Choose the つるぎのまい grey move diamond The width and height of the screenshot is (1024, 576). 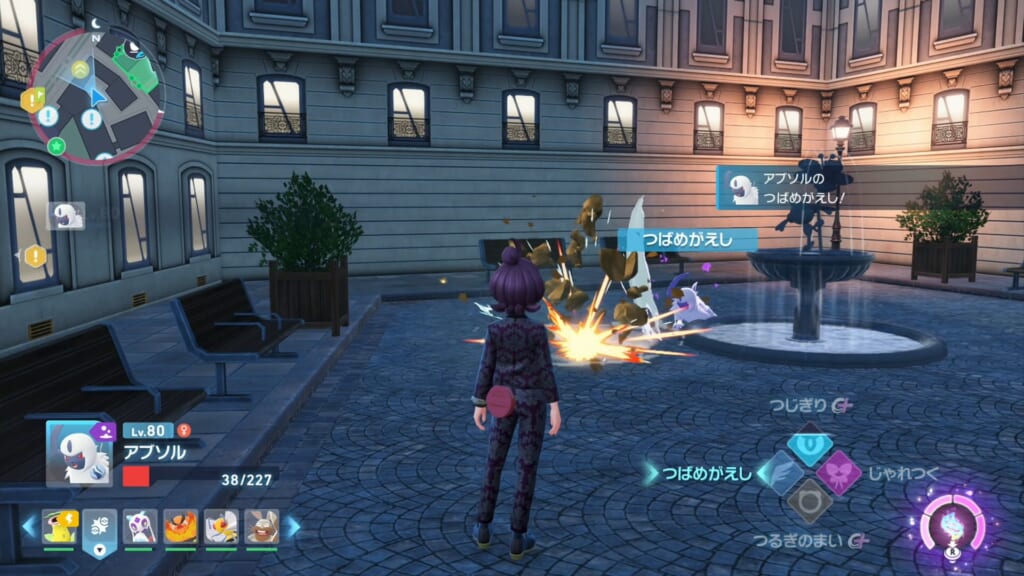pyautogui.click(x=809, y=501)
